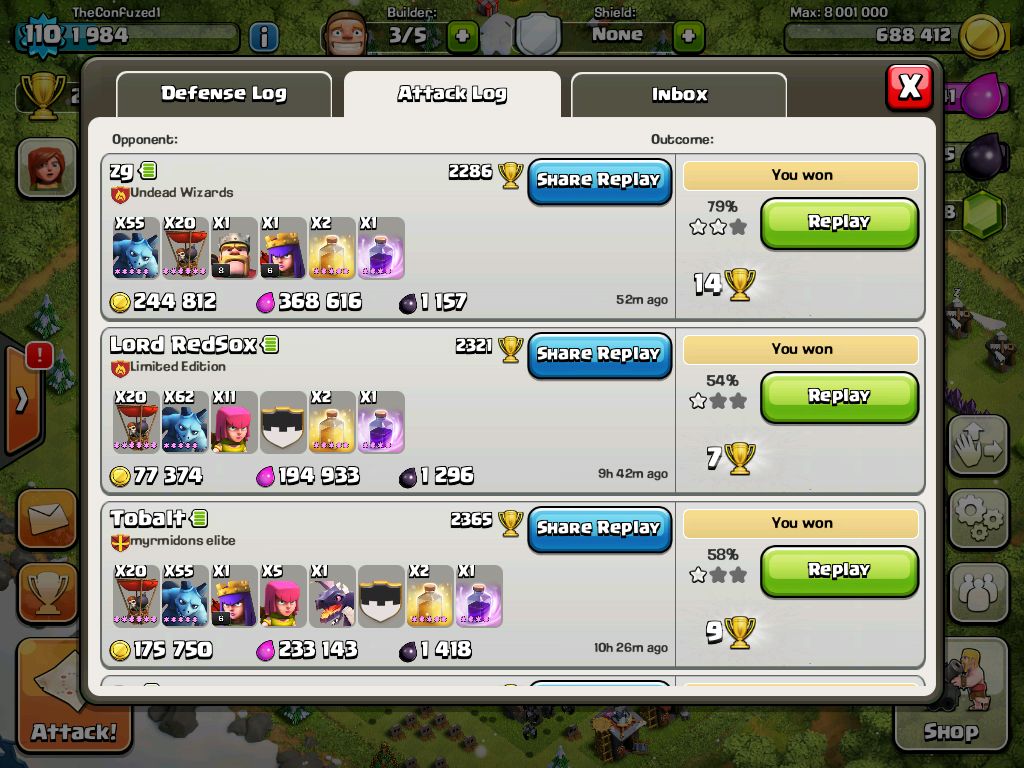Open the mail envelope button

coord(46,518)
